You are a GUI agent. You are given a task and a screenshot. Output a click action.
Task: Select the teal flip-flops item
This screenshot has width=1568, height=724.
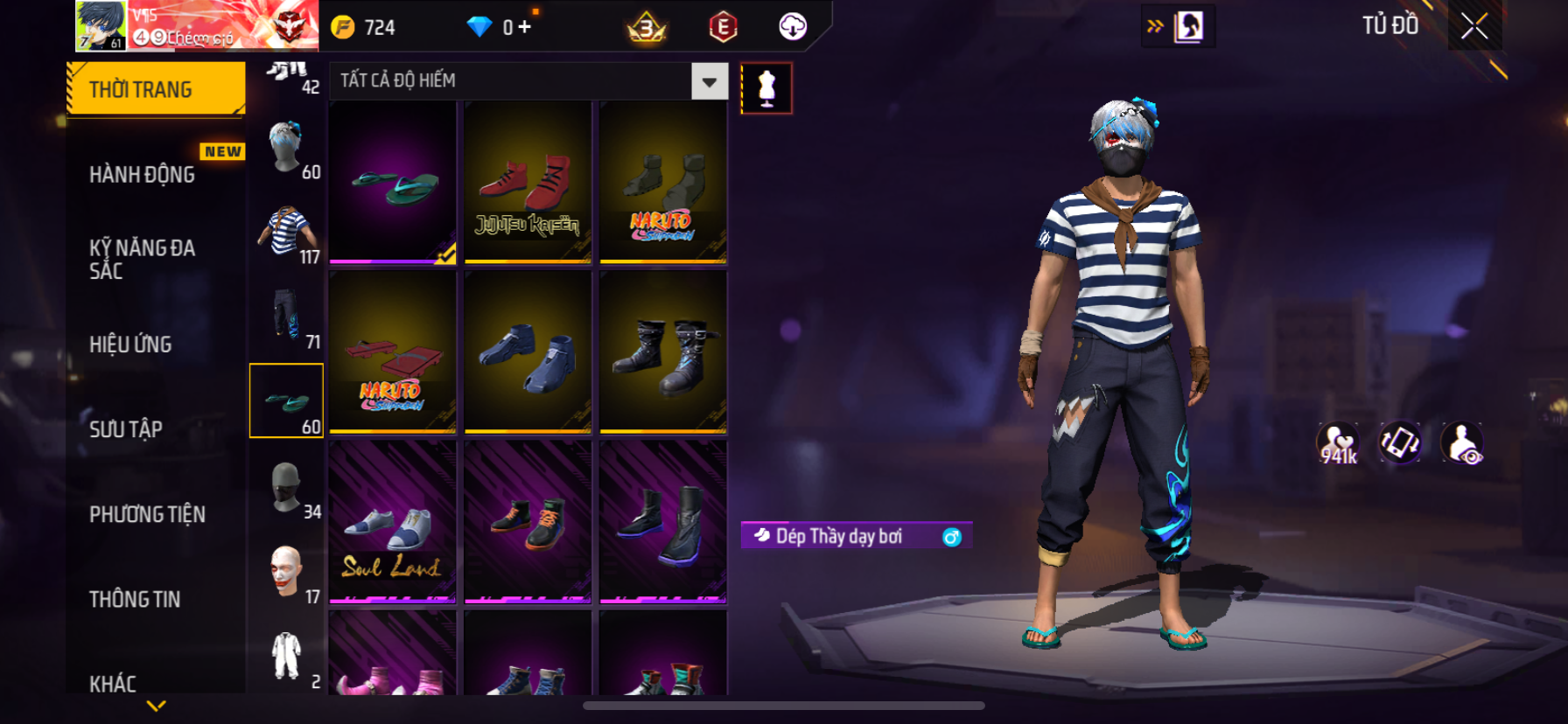392,182
